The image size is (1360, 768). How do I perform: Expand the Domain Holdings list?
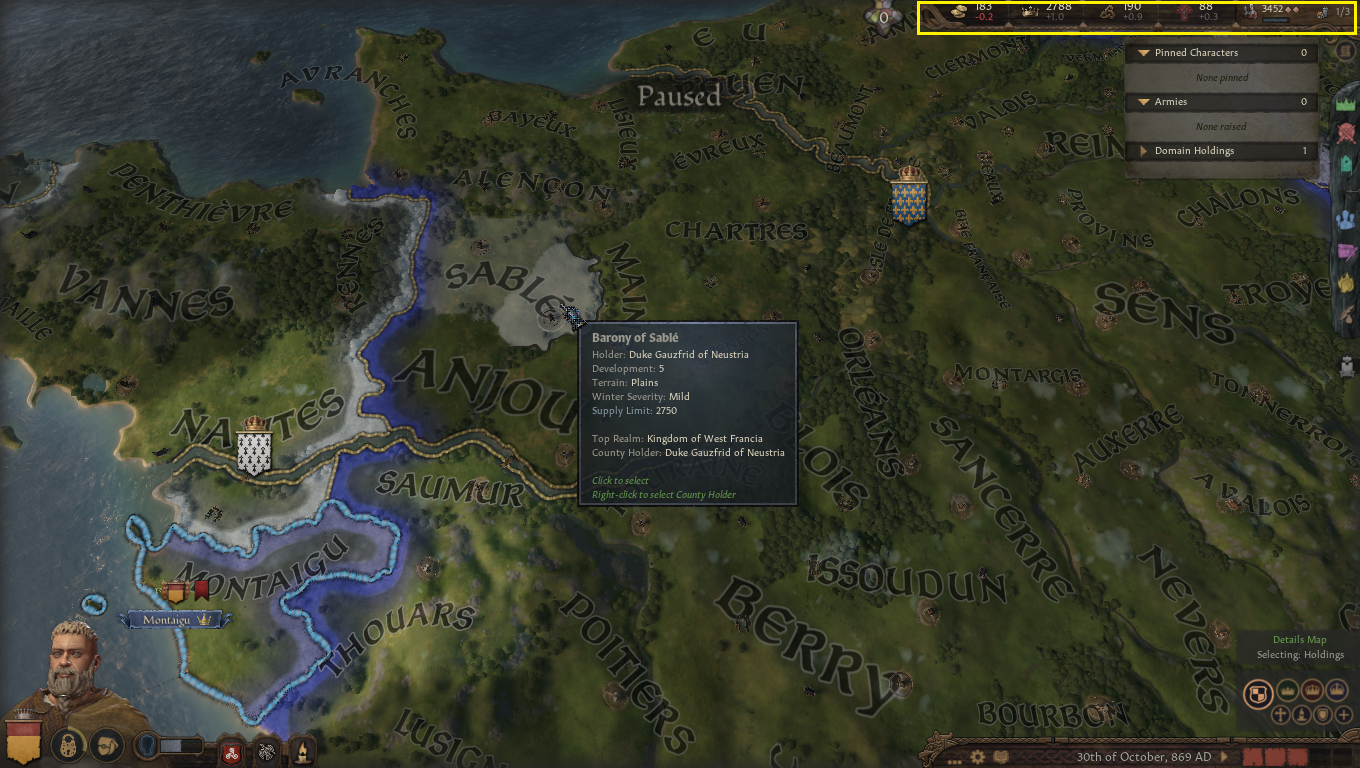click(x=1143, y=150)
